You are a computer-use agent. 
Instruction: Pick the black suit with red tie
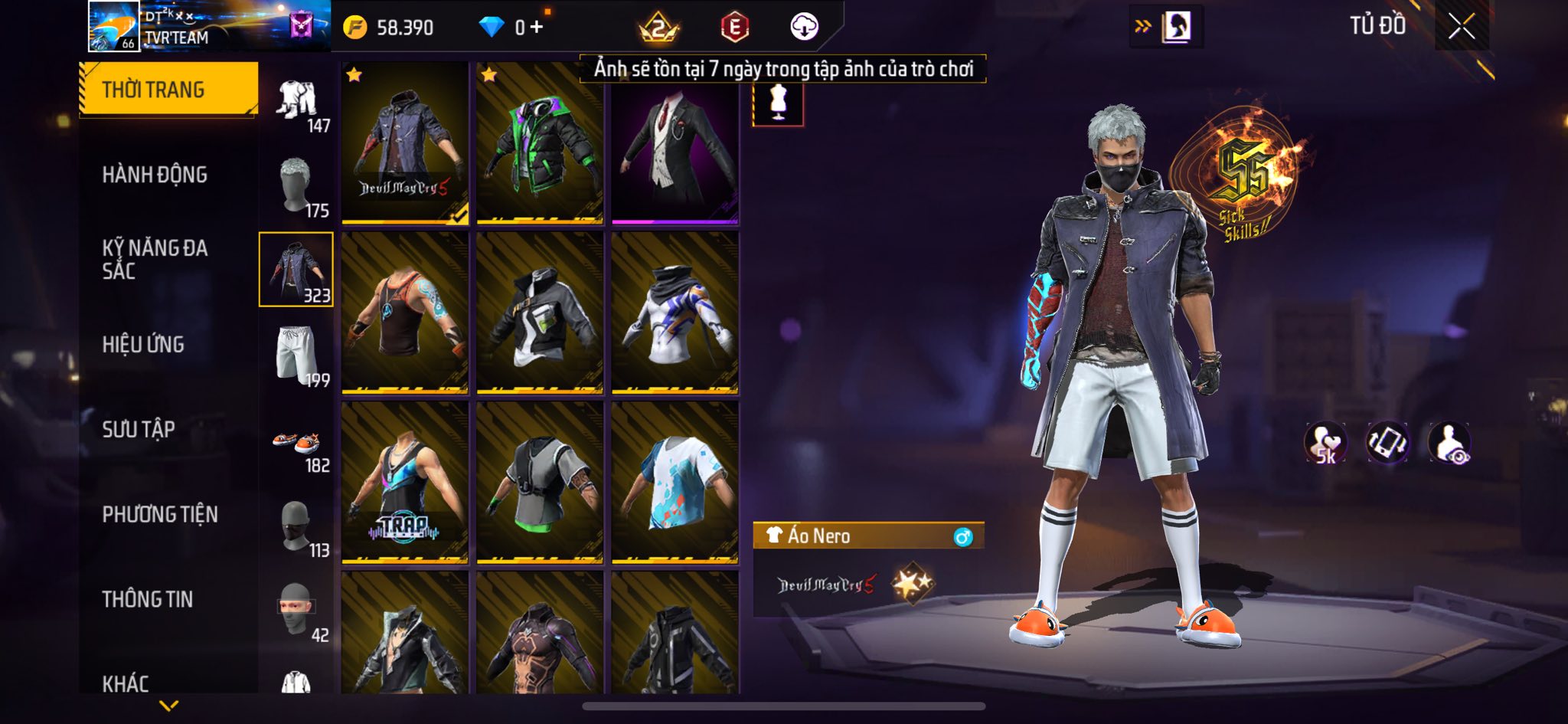click(675, 143)
